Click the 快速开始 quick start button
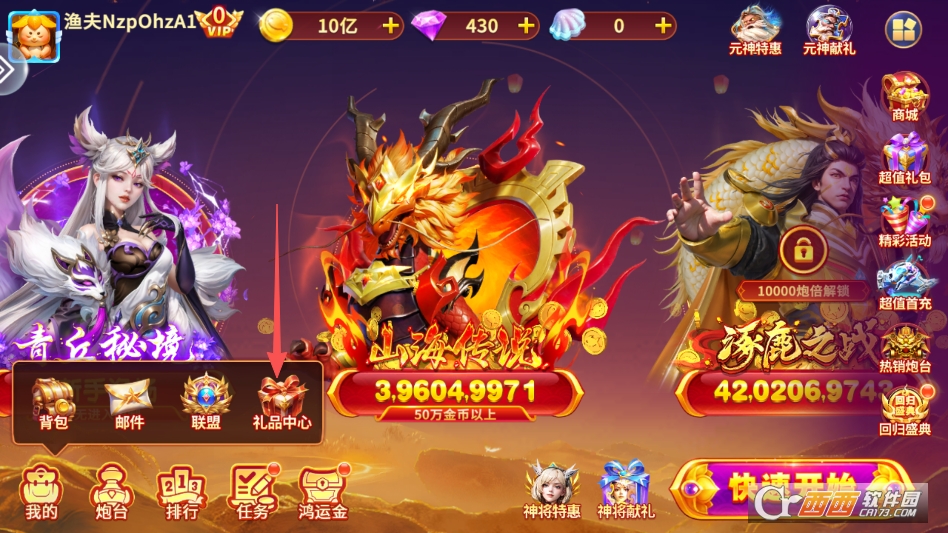 pyautogui.click(x=790, y=490)
